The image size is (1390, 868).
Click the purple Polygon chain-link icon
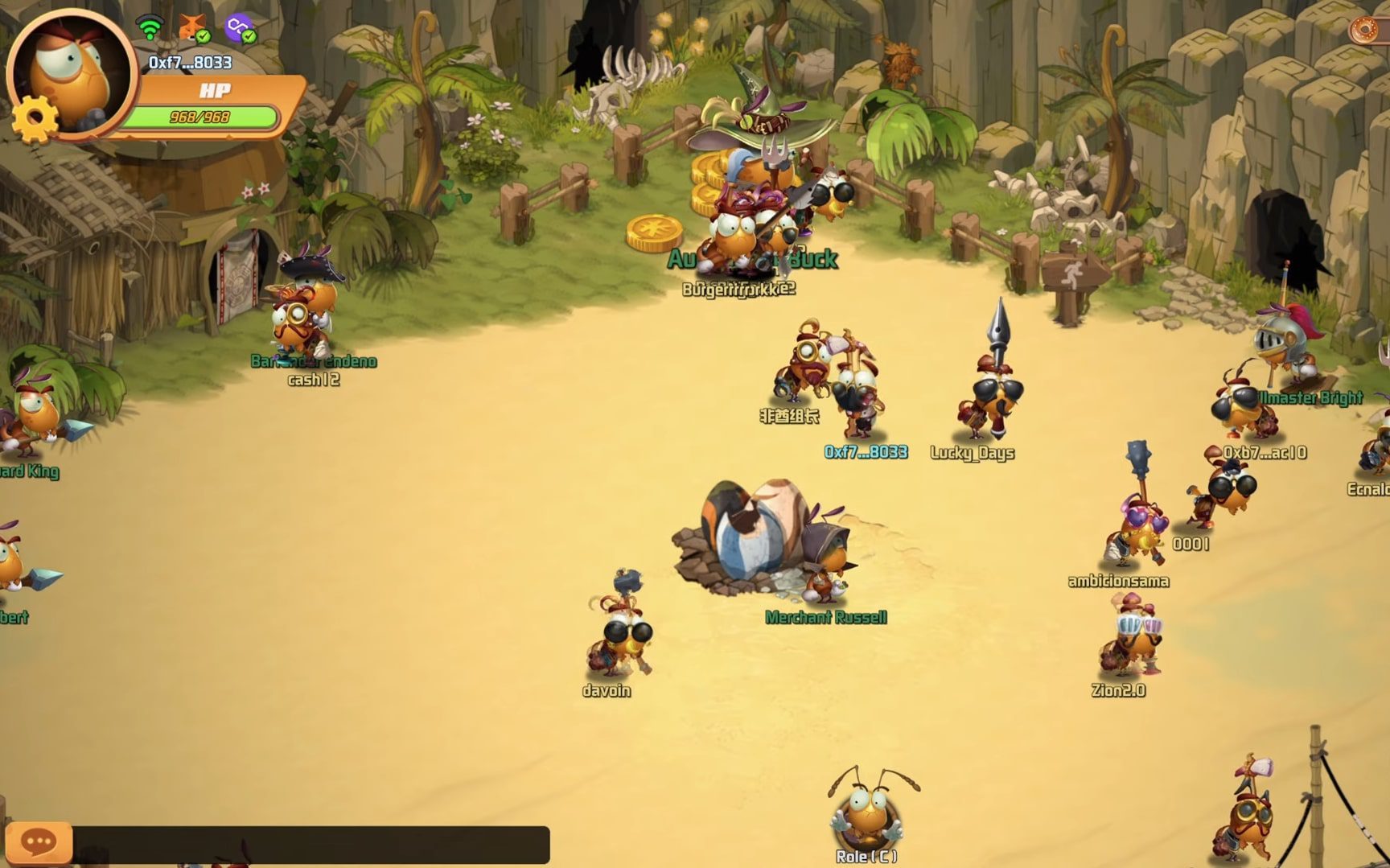point(238,28)
